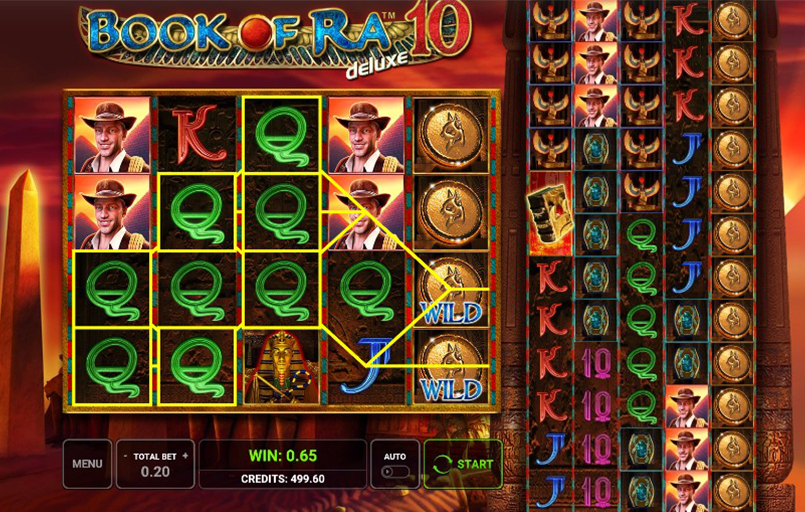Screen dimensions: 805x512
Task: Toggle the AUTO spin switch
Action: pyautogui.click(x=394, y=471)
